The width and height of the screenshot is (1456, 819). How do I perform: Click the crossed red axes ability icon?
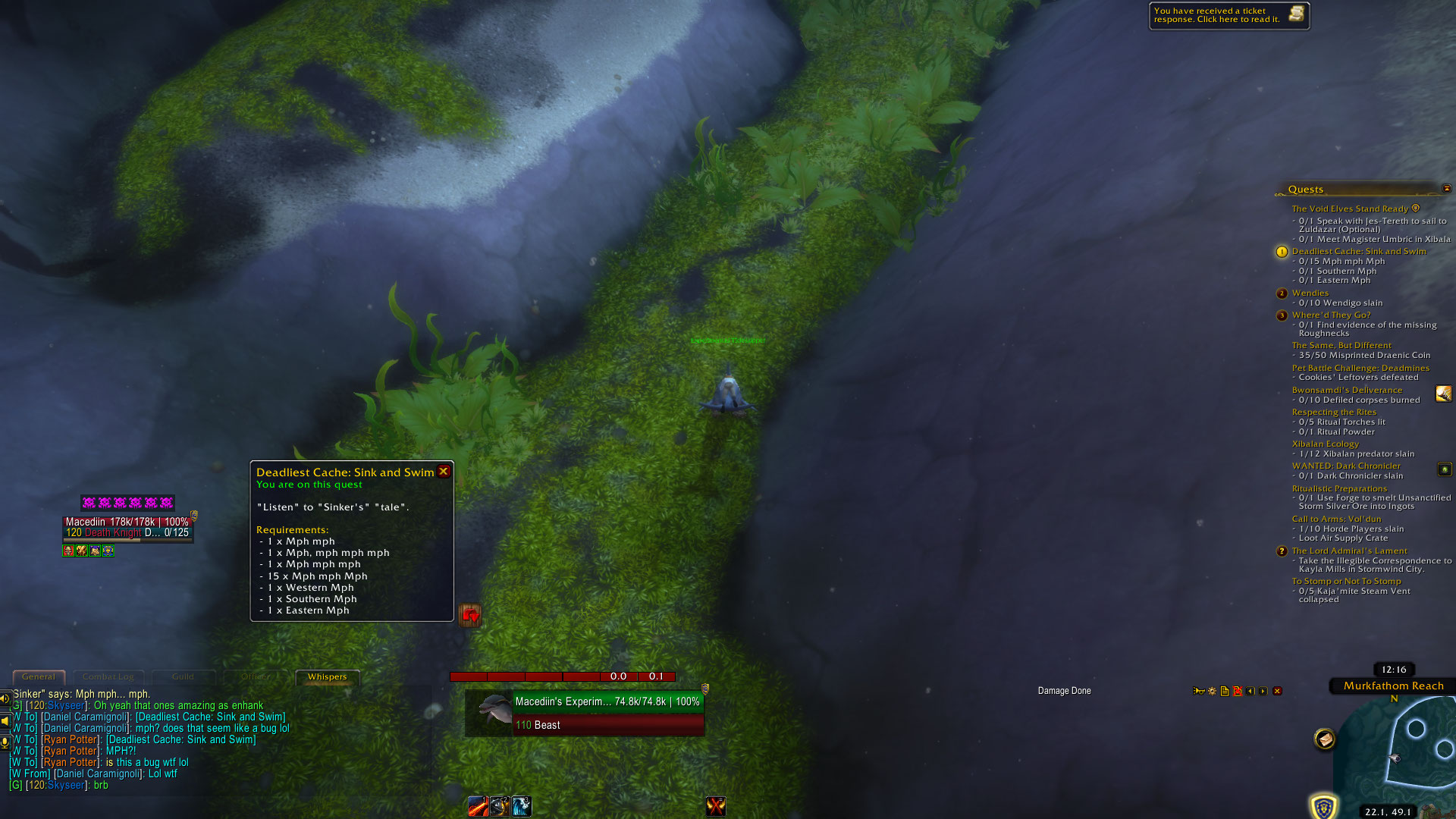tap(715, 806)
